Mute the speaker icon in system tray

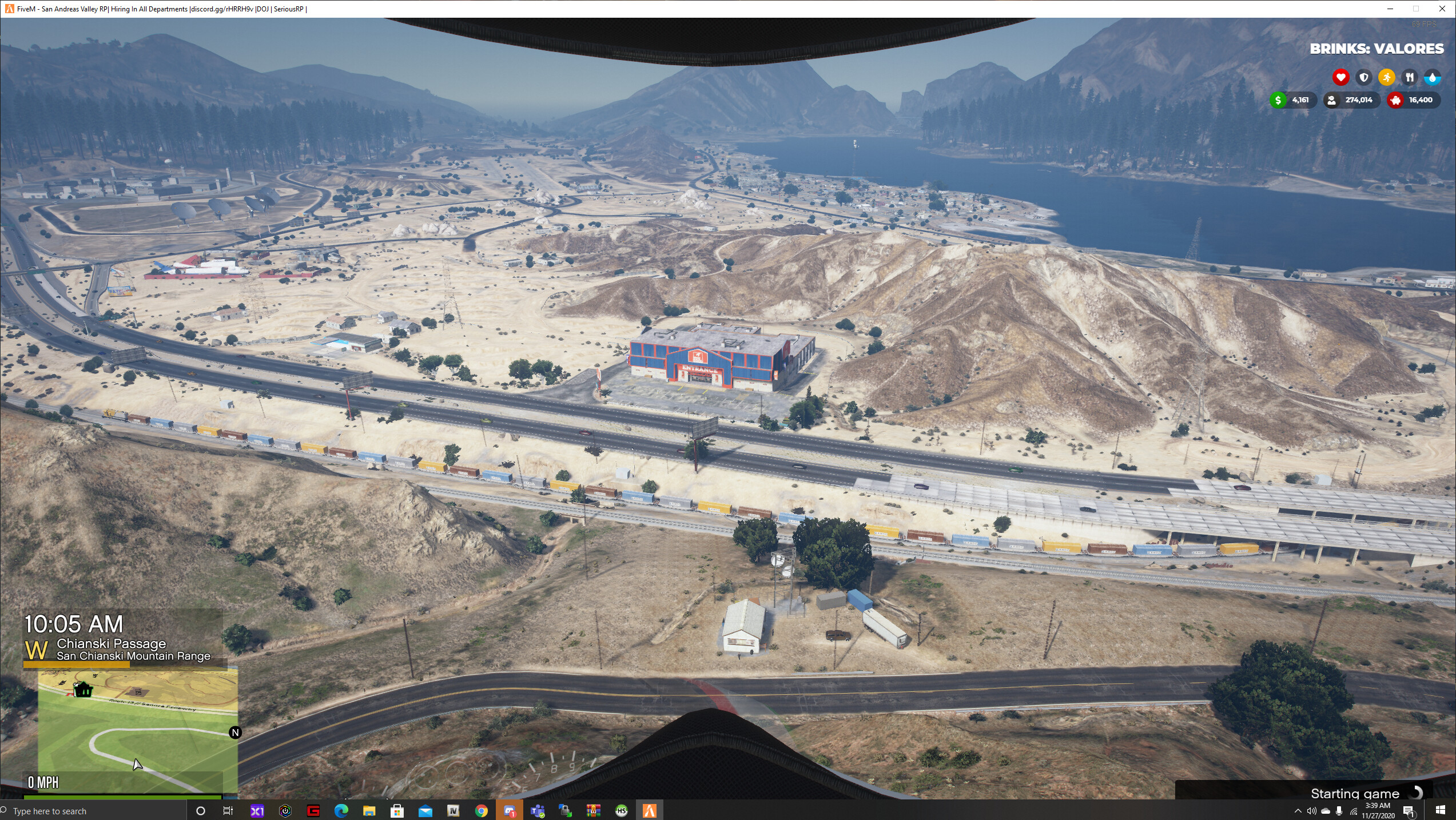click(x=1312, y=811)
